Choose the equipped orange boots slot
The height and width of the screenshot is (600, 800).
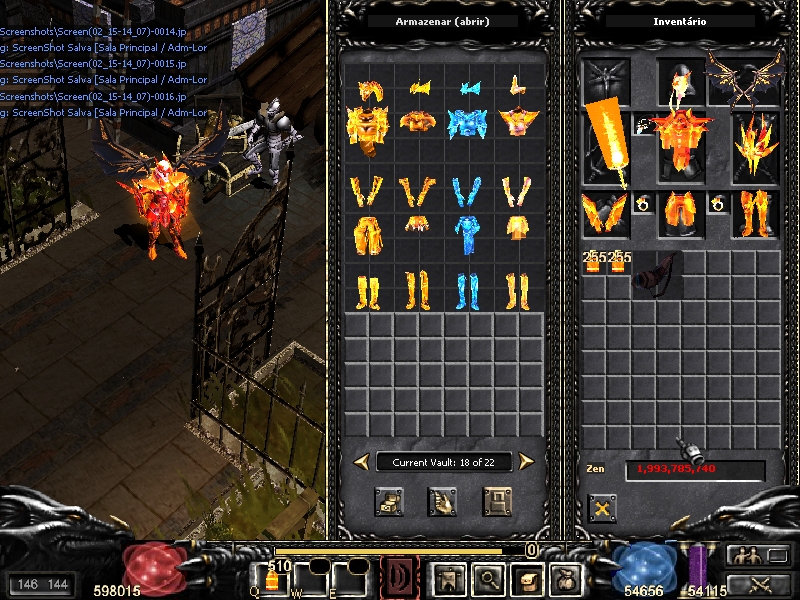point(755,213)
